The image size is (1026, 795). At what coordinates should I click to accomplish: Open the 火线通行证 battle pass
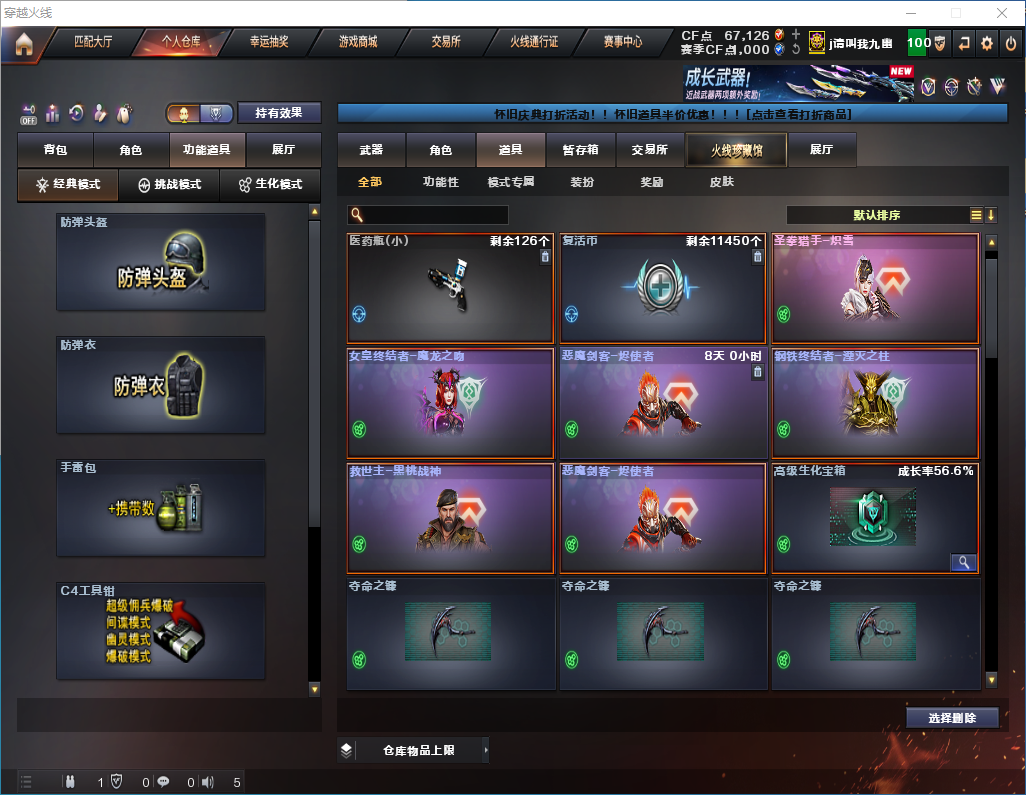click(x=534, y=43)
